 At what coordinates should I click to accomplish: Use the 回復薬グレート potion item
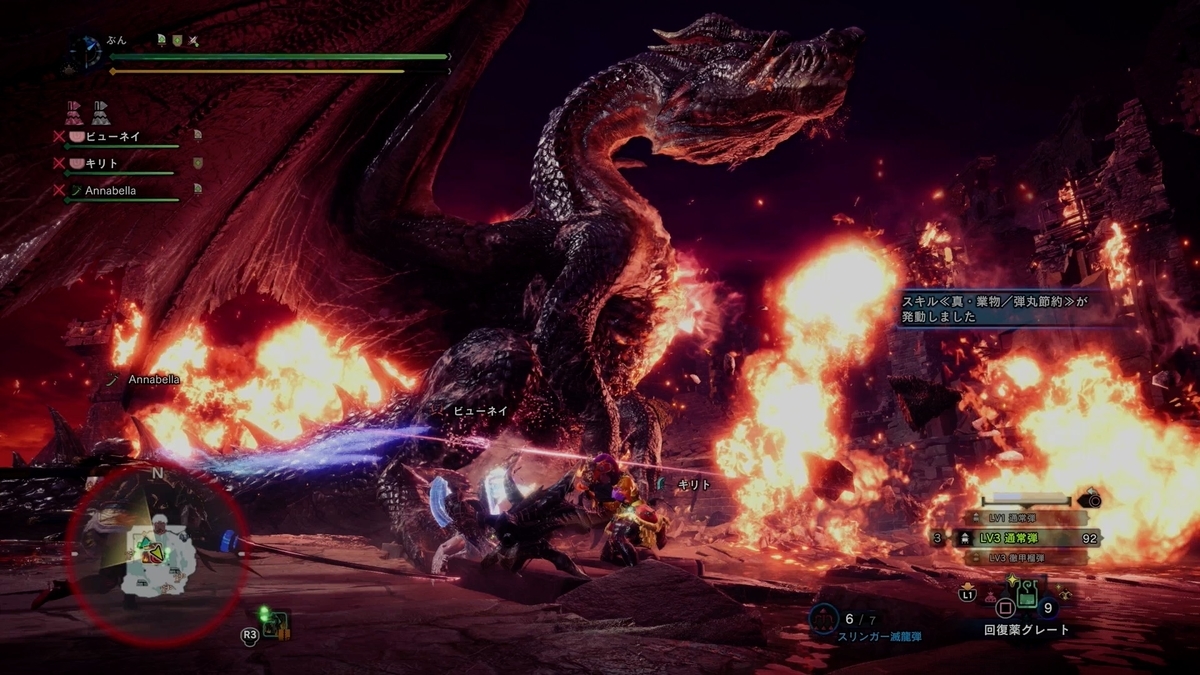(1025, 594)
